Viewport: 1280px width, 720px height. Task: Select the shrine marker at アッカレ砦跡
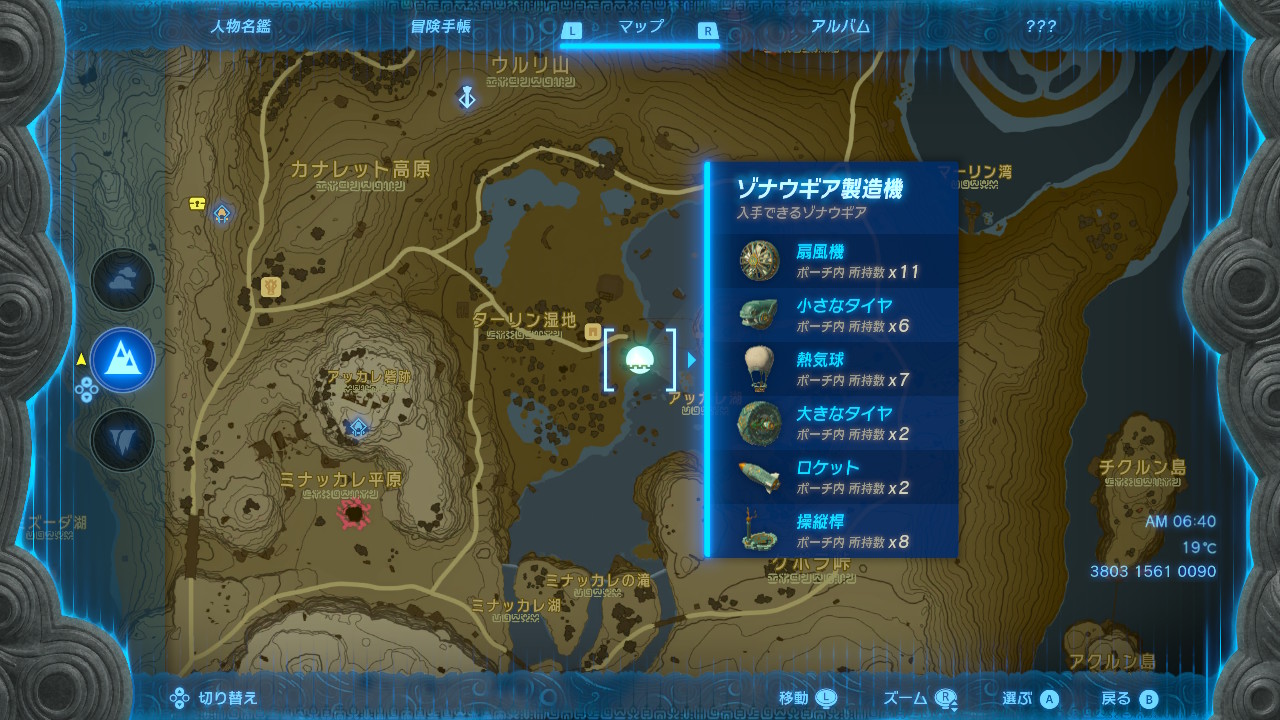click(358, 427)
